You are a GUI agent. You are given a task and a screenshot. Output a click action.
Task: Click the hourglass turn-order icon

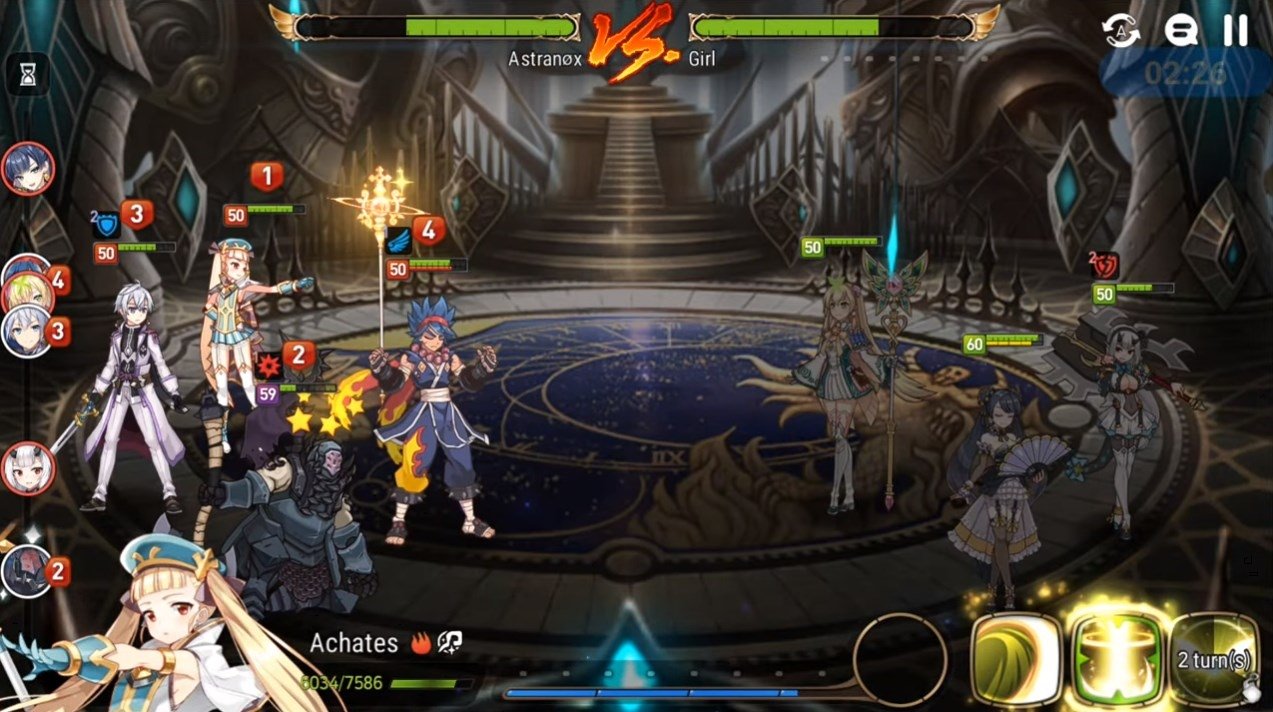coord(27,73)
